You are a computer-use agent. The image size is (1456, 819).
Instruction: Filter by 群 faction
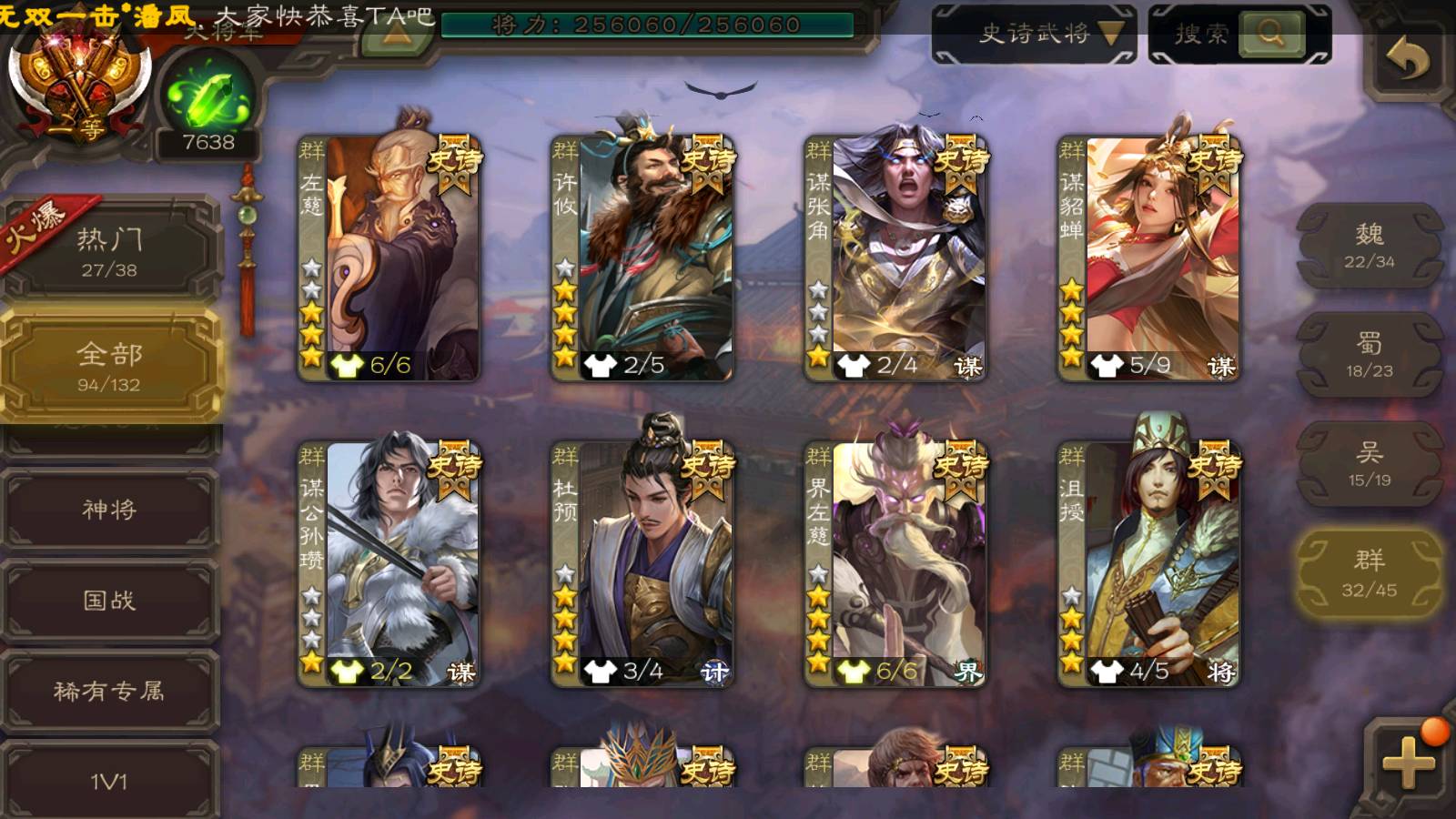(1369, 573)
